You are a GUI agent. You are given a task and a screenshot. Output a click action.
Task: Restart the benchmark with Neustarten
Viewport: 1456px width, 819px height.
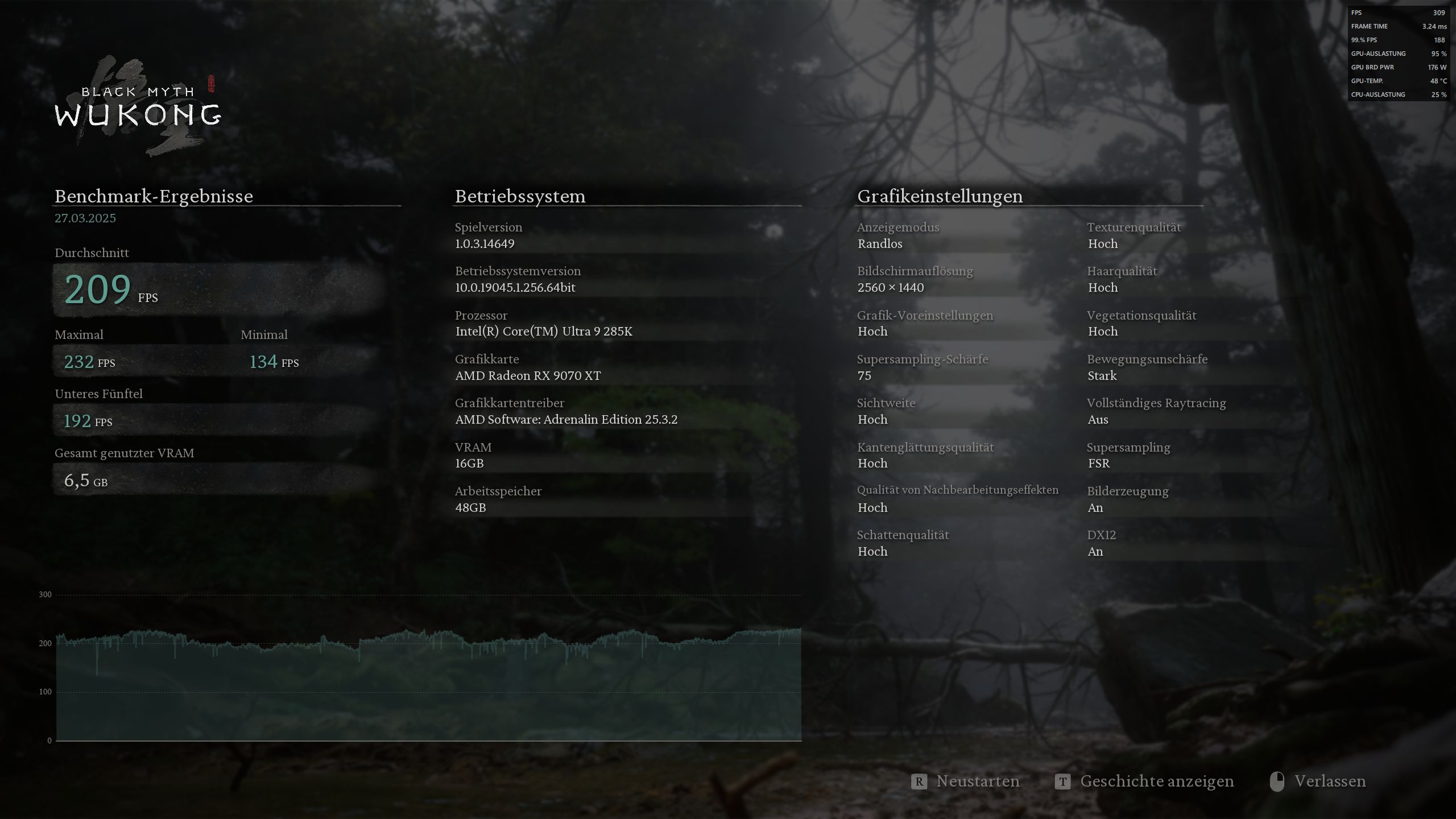pos(978,781)
